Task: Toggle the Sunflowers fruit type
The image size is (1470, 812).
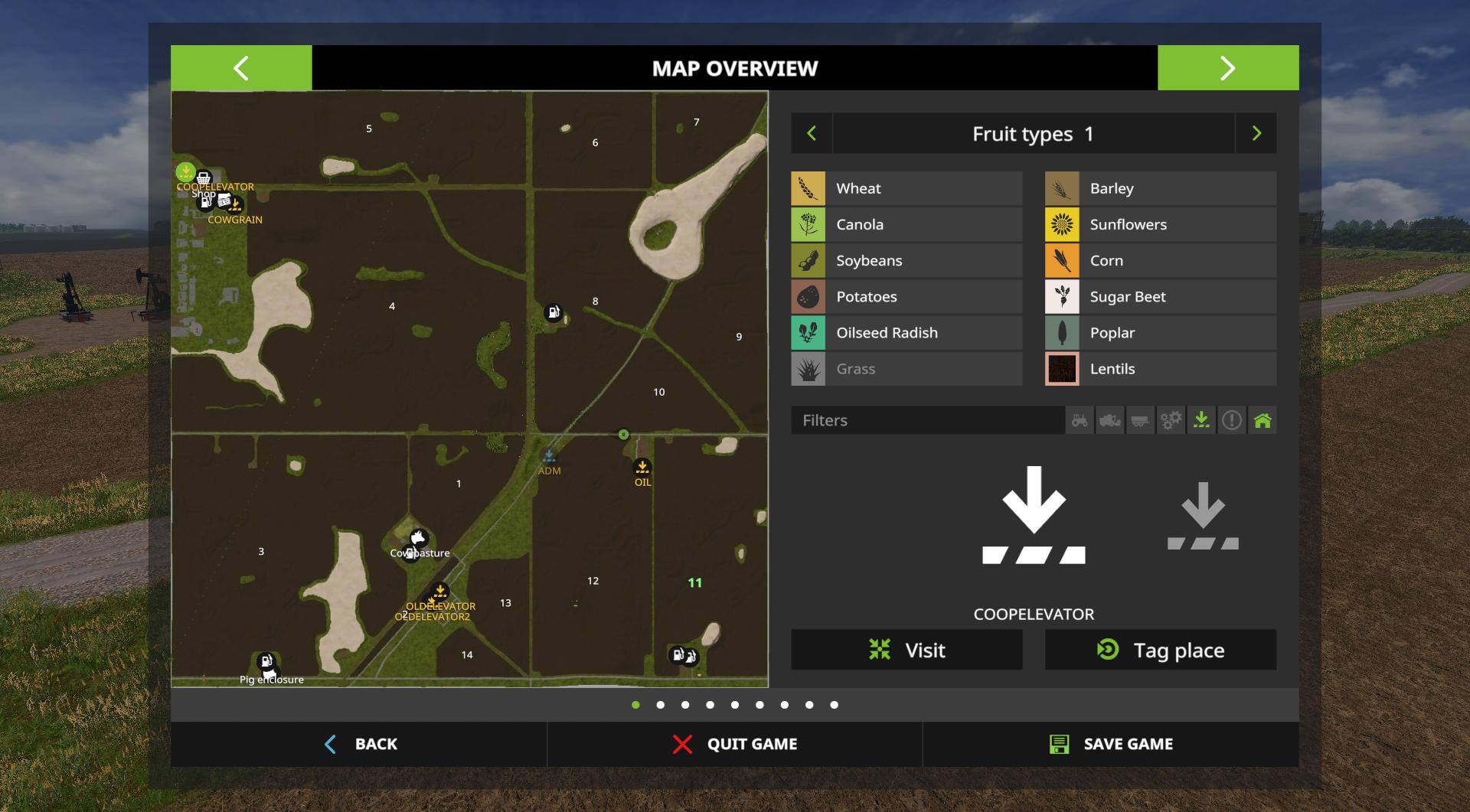Action: [x=1160, y=224]
